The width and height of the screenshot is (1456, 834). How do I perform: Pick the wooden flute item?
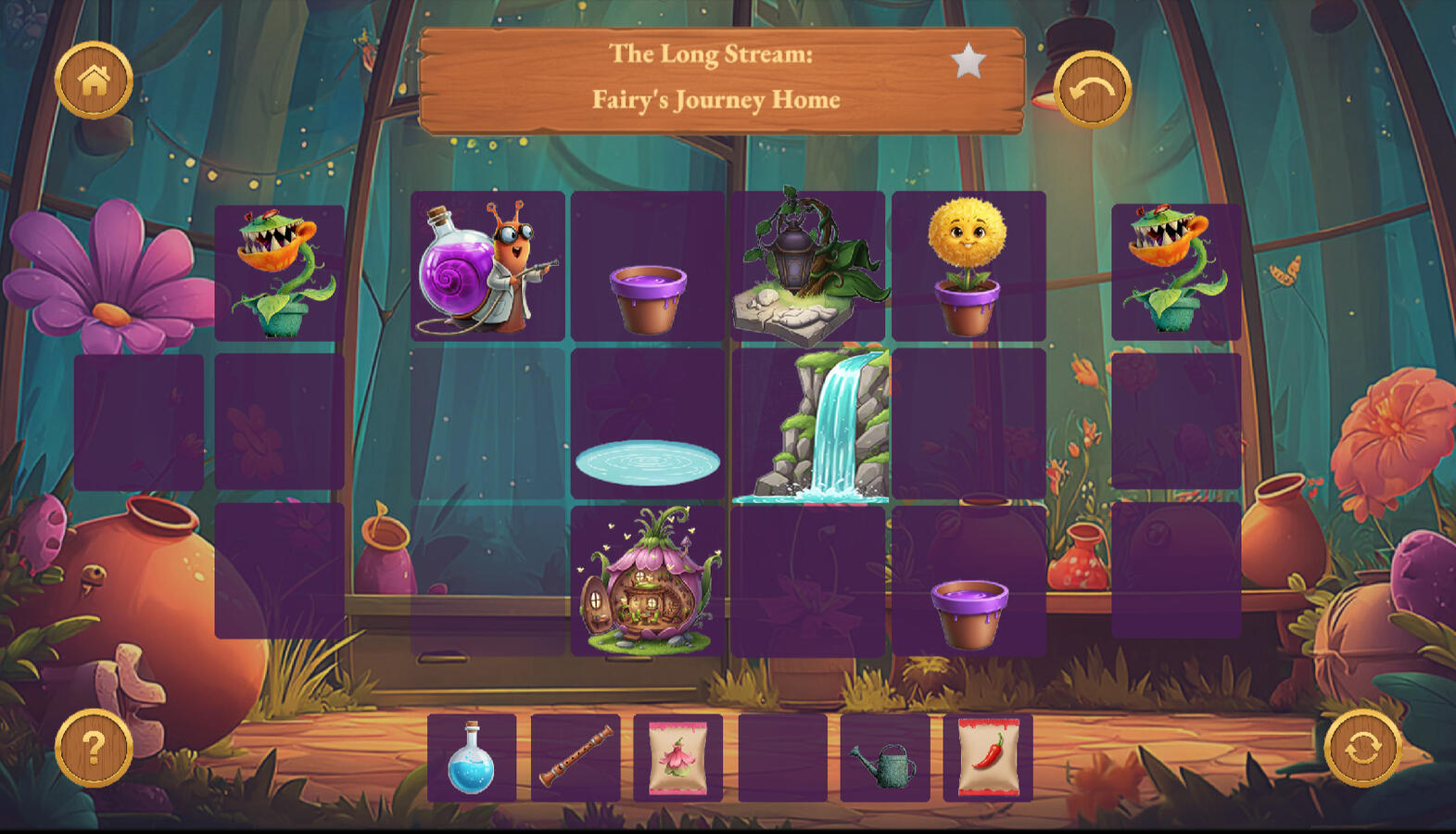pos(576,758)
